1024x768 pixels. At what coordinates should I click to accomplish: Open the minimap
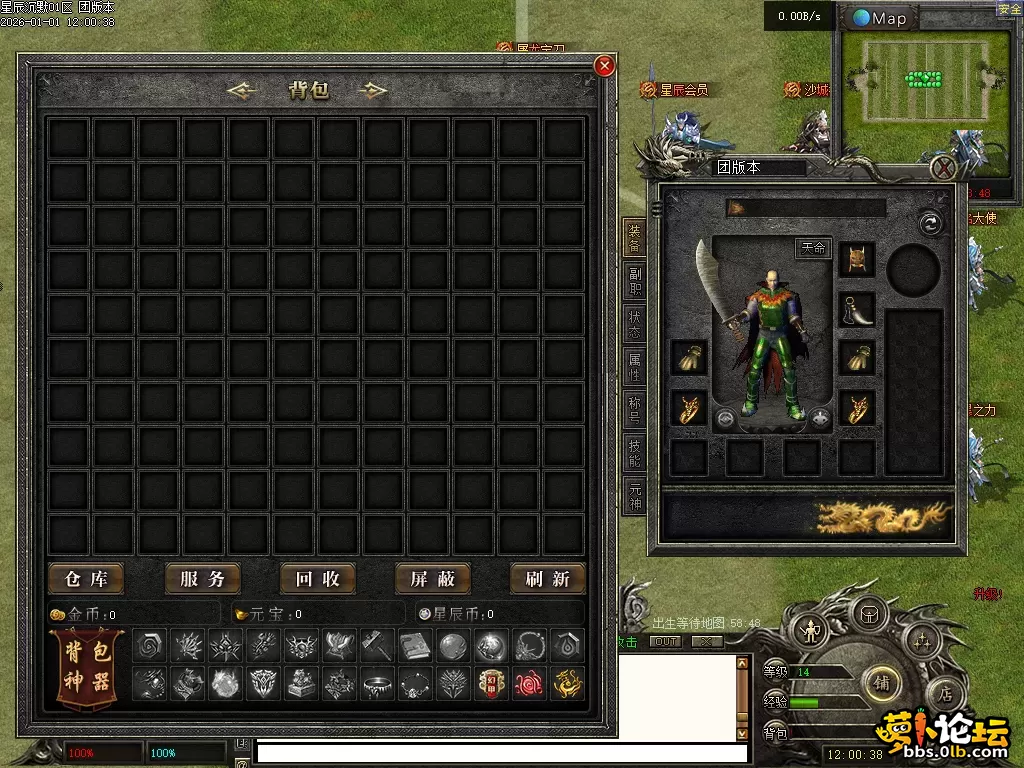click(x=880, y=18)
